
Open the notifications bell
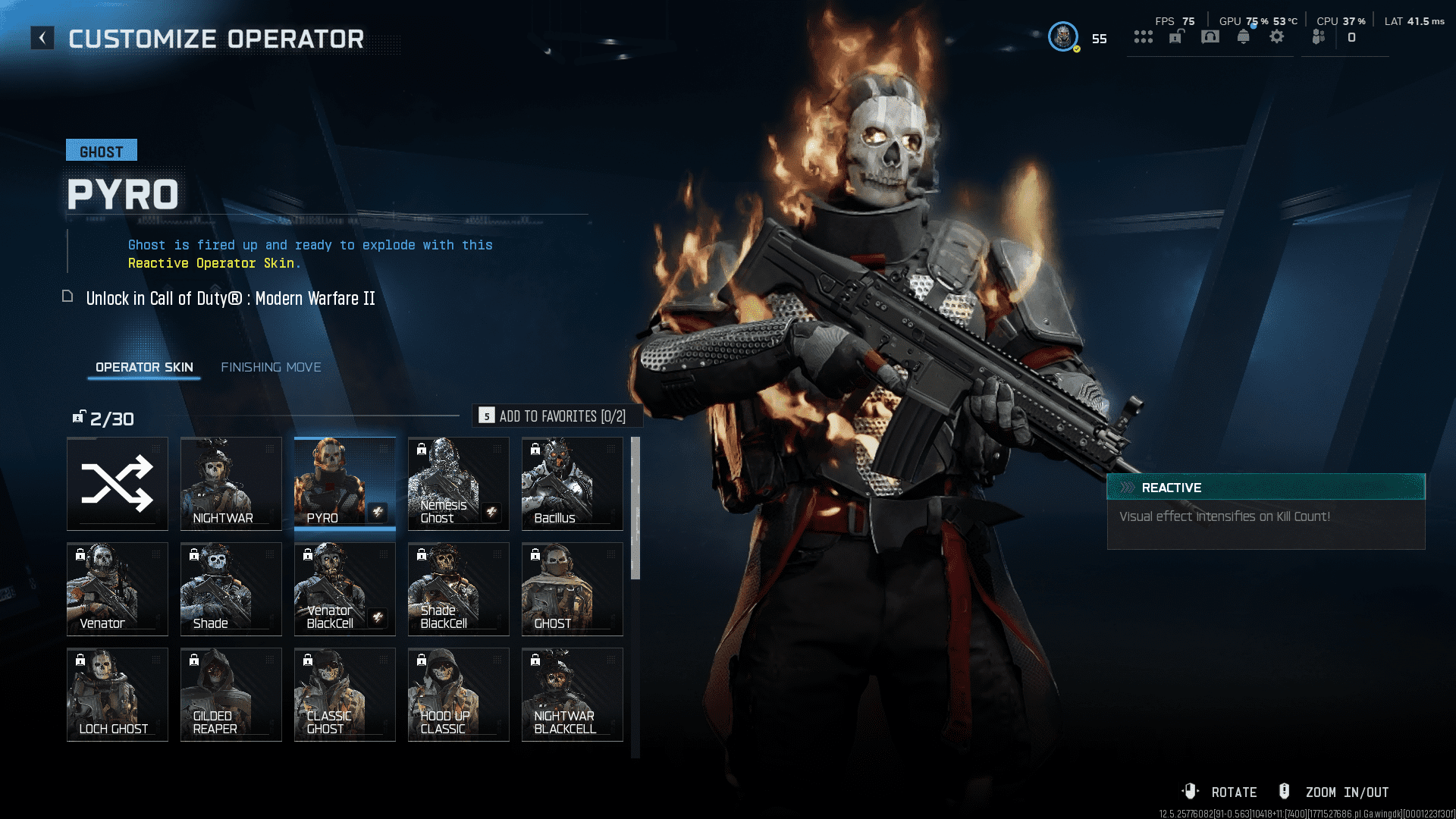[1244, 36]
